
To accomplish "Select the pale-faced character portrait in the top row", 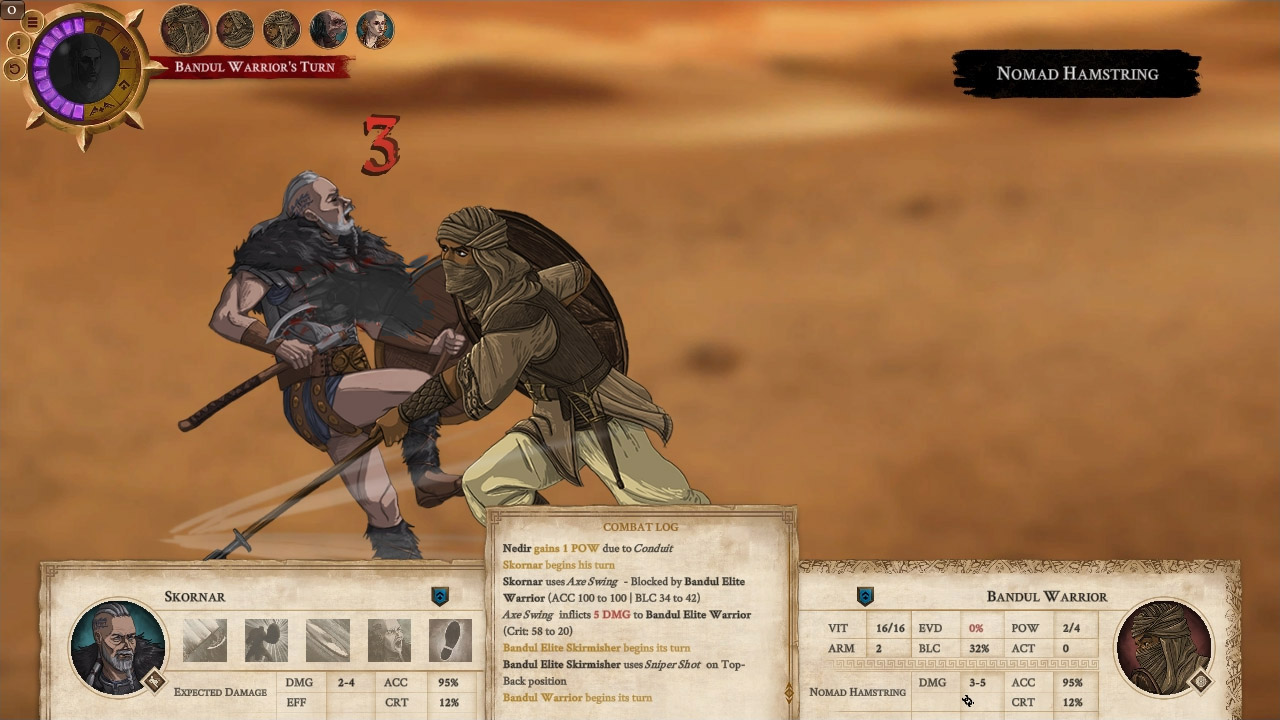I will 375,30.
